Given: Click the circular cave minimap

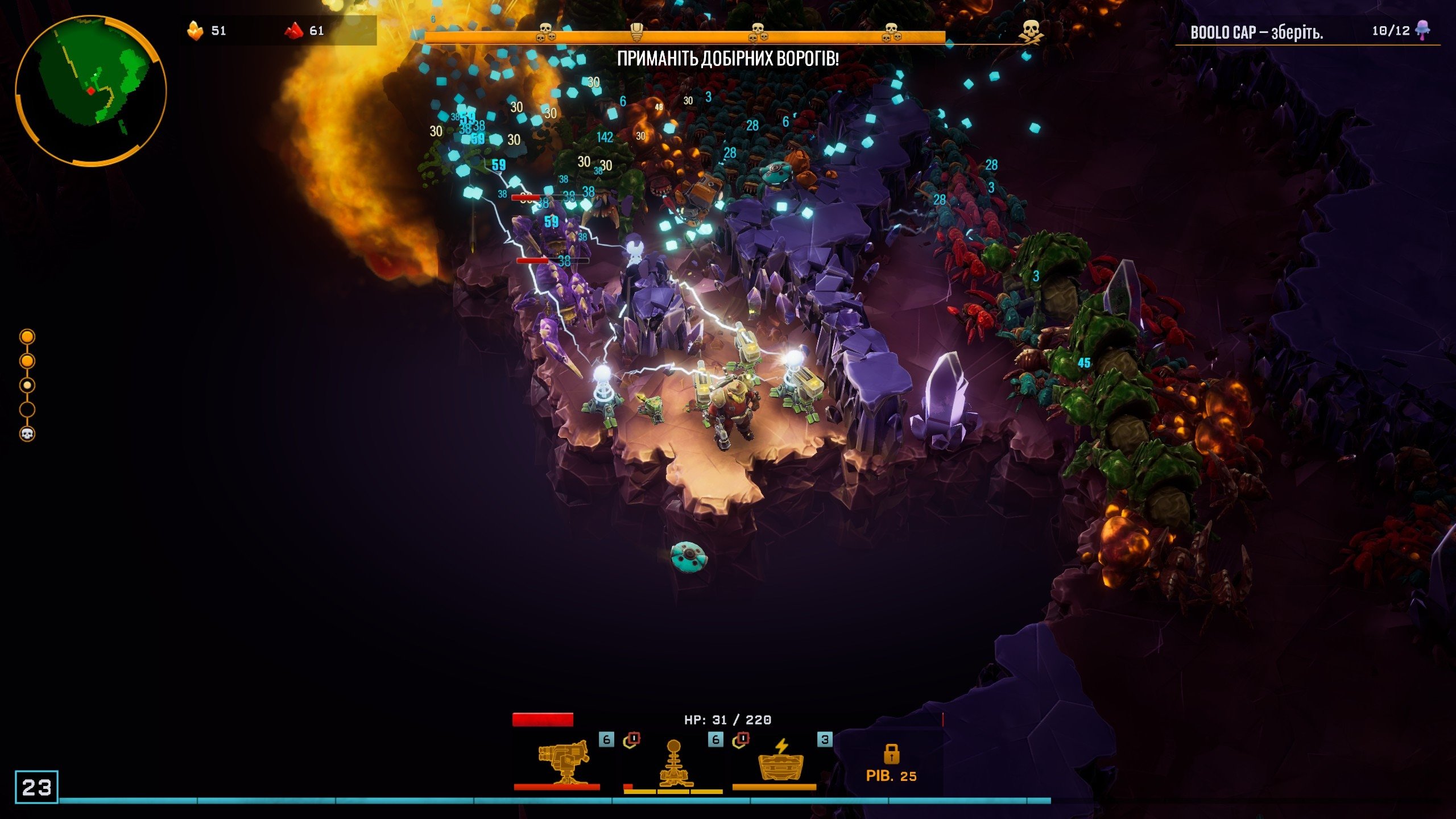Looking at the screenshot, I should point(91,91).
